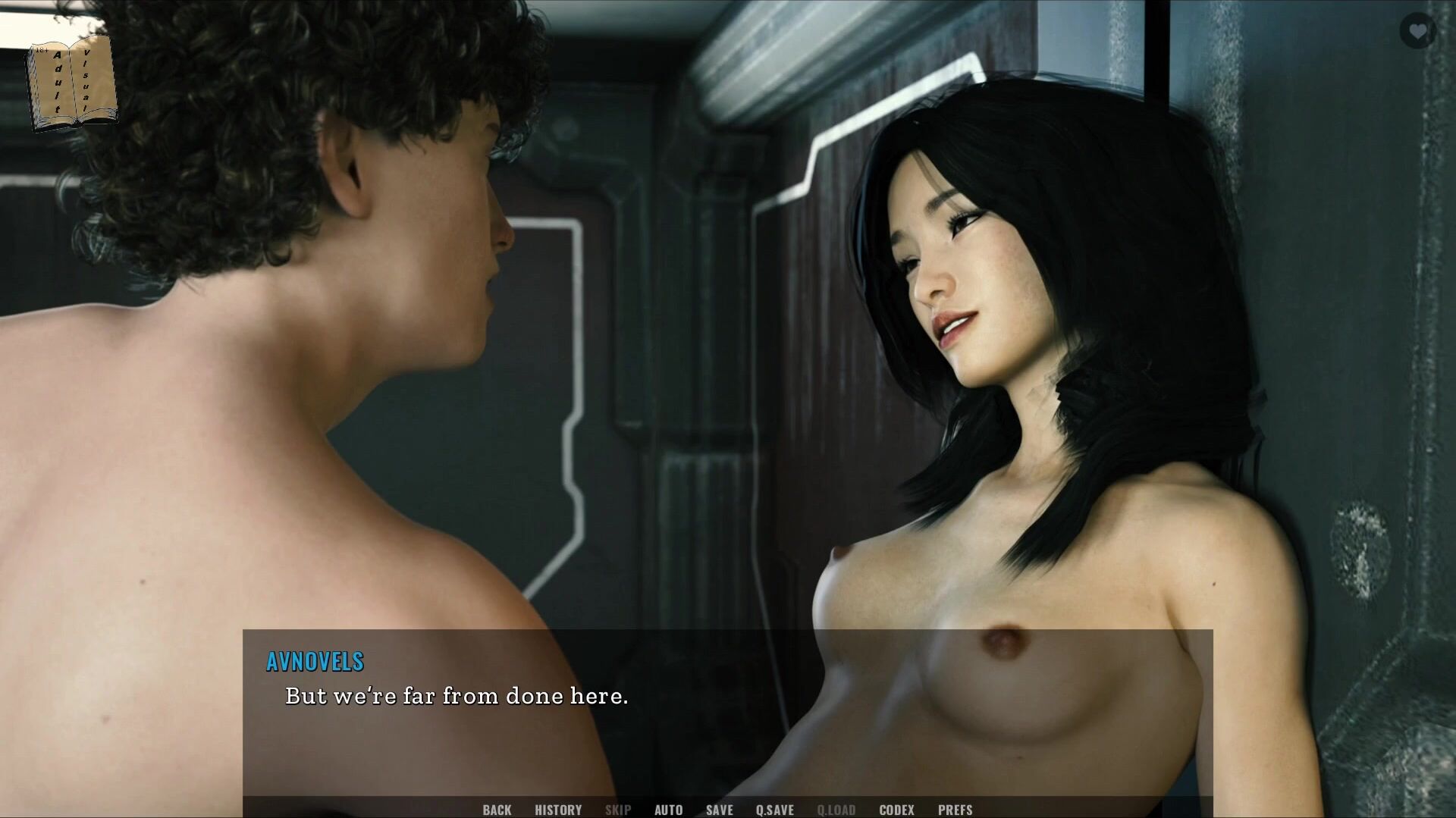Open the Prefs settings screen
Screen dimensions: 1456x818
(955, 810)
